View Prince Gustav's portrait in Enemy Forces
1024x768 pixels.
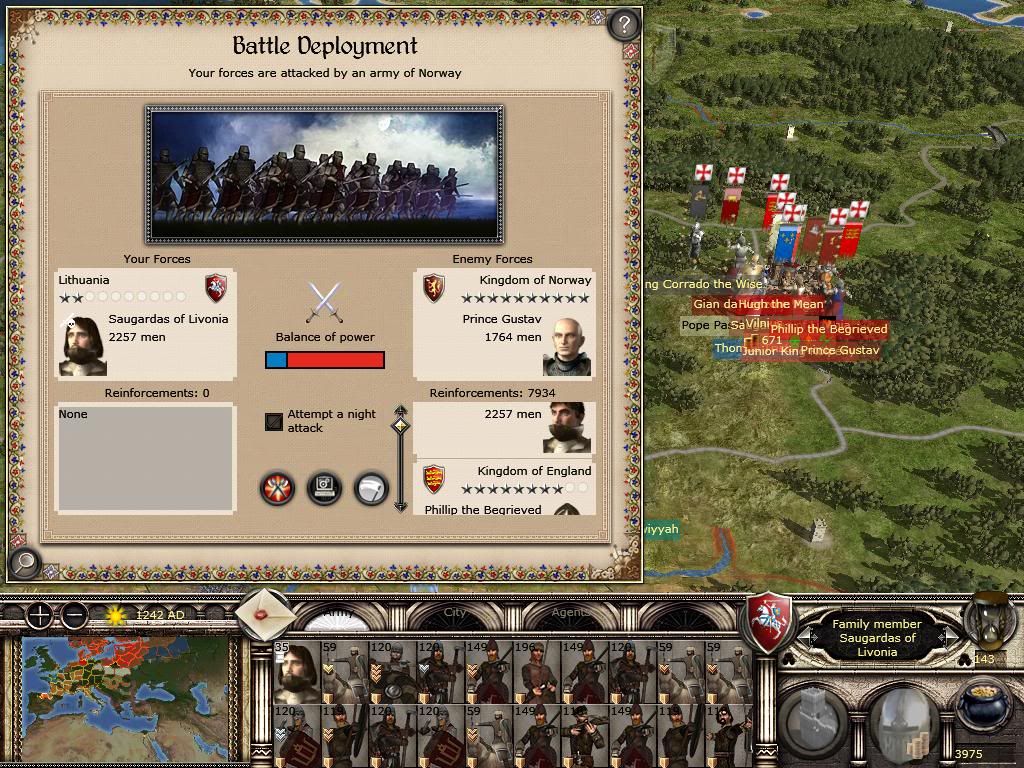coord(566,347)
